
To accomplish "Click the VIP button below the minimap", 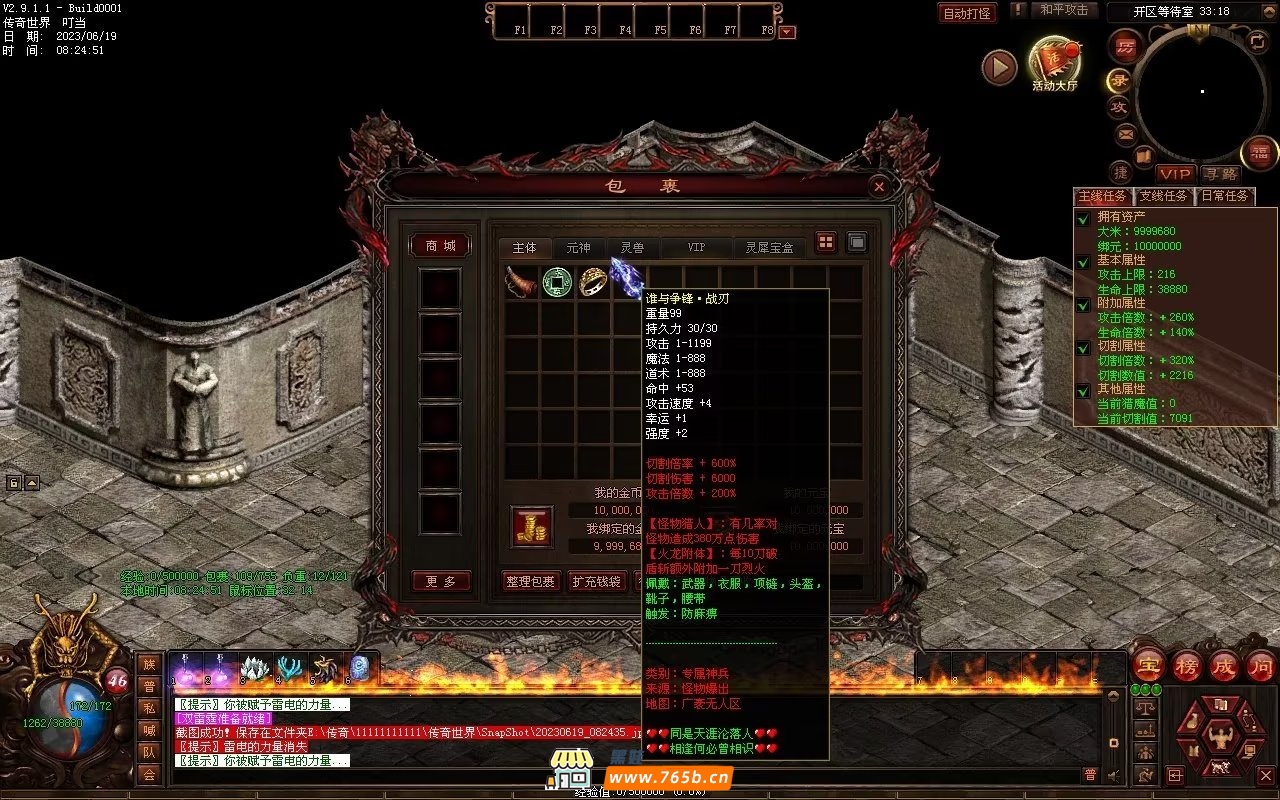I will coord(1176,174).
